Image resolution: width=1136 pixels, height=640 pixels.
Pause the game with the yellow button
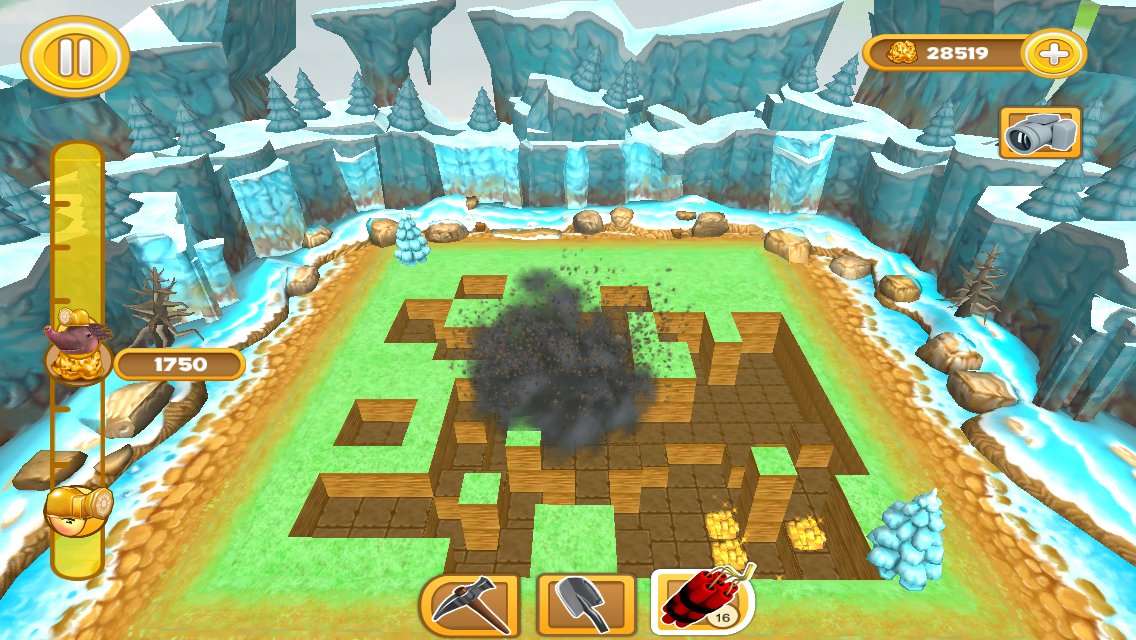coord(75,56)
